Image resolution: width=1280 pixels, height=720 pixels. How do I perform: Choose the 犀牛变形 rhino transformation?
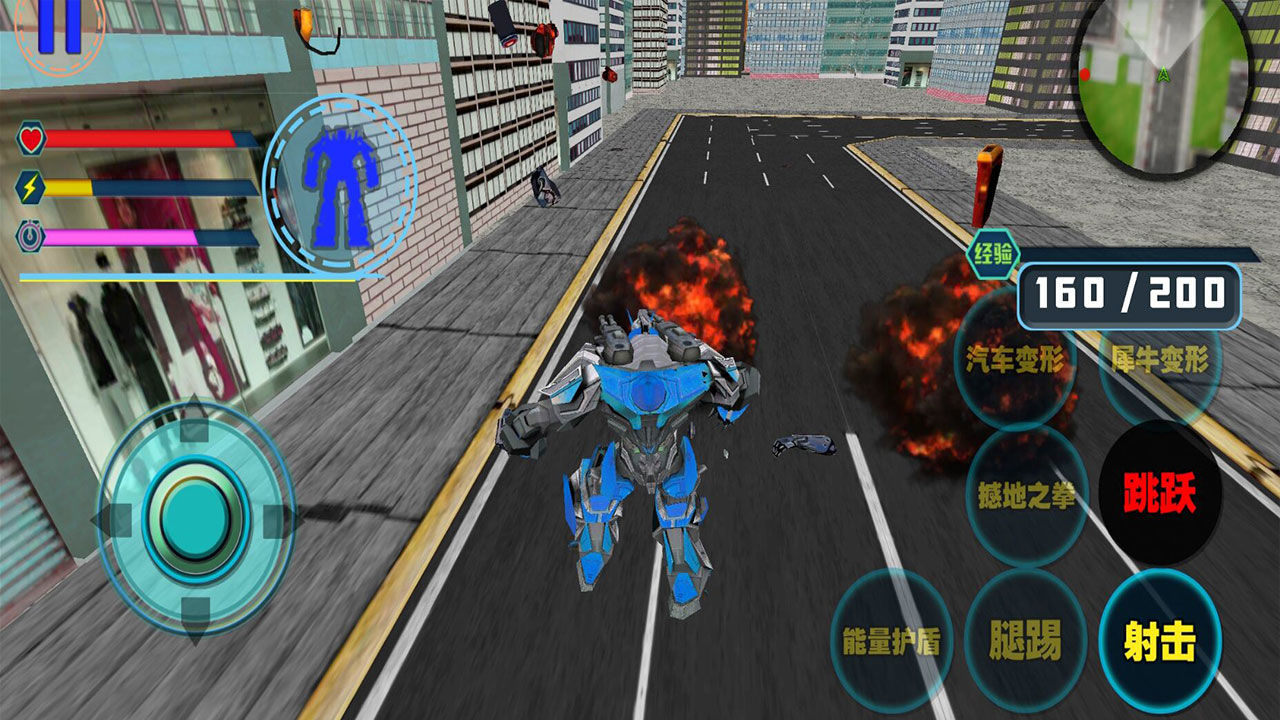click(1160, 360)
